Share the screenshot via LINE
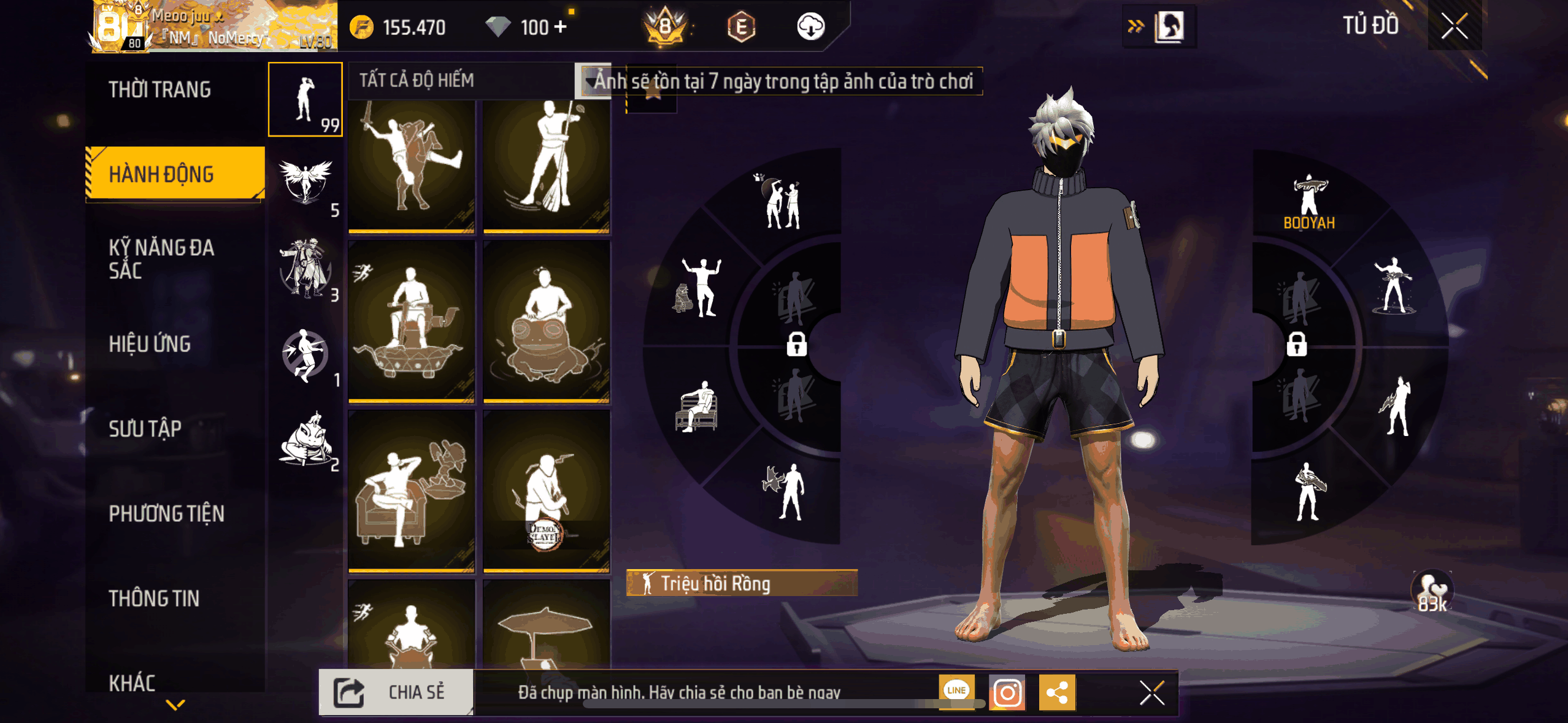This screenshot has width=1568, height=723. pos(956,691)
